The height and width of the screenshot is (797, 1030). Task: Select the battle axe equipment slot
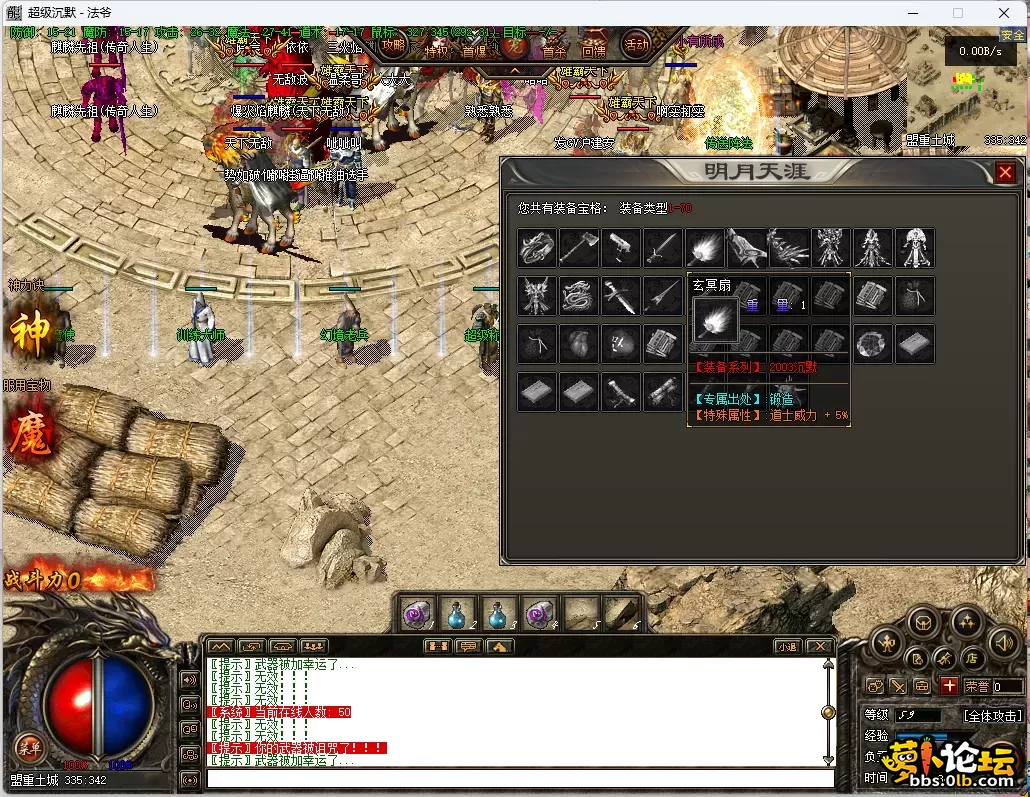(x=579, y=247)
